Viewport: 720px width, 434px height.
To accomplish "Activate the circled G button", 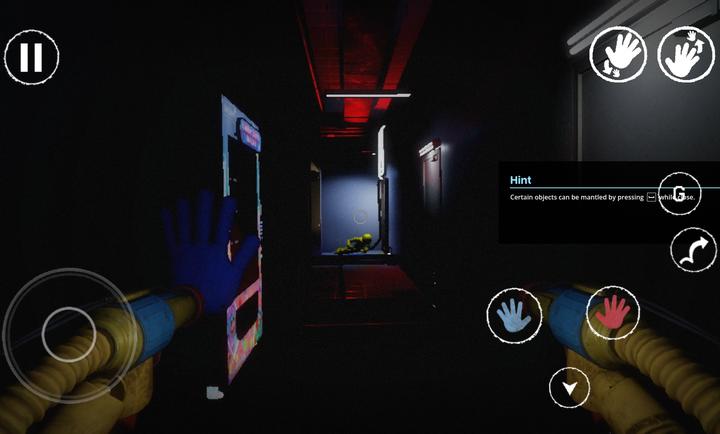I will (x=679, y=193).
